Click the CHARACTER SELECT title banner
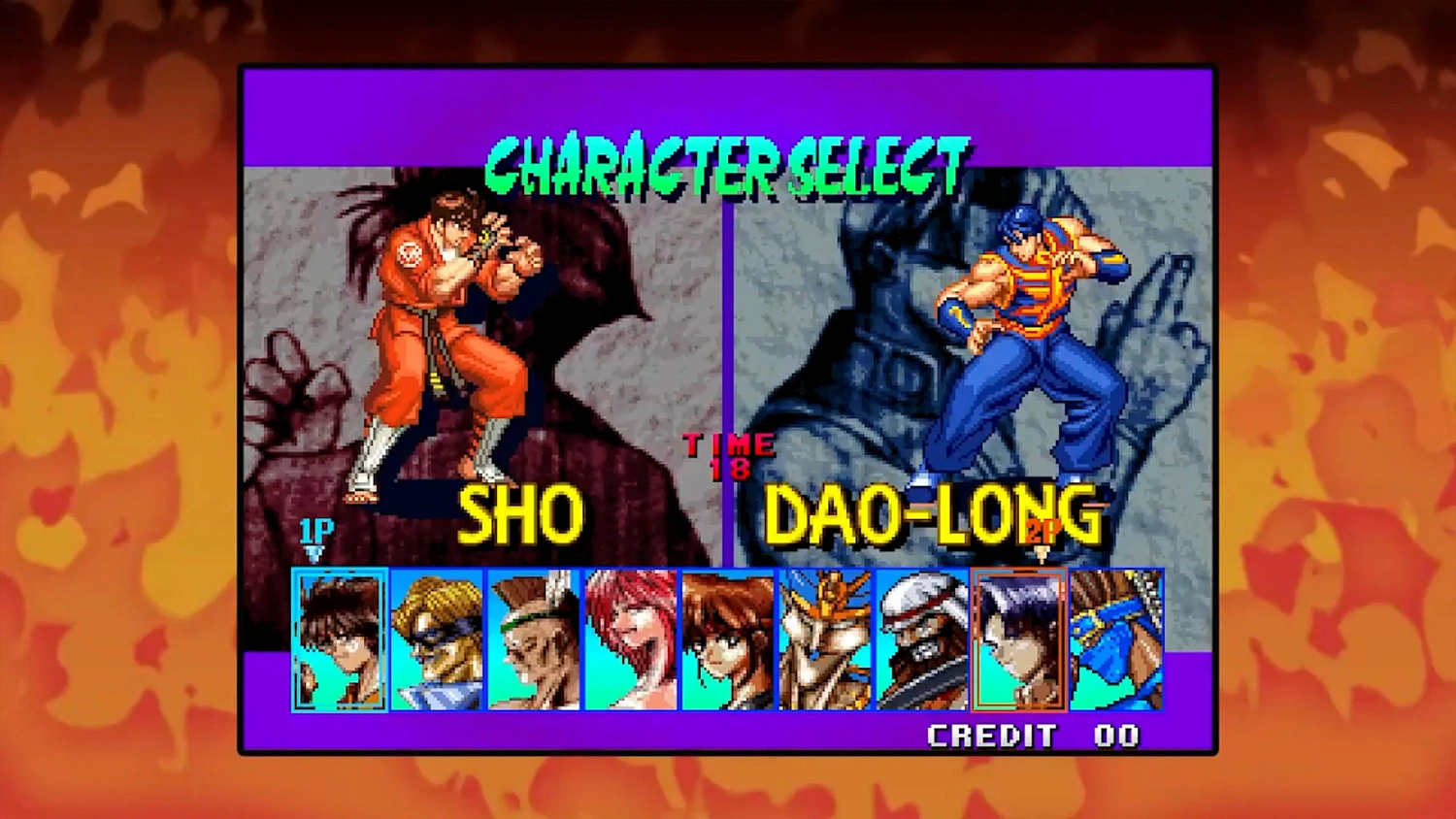The image size is (1456, 819). [726, 155]
